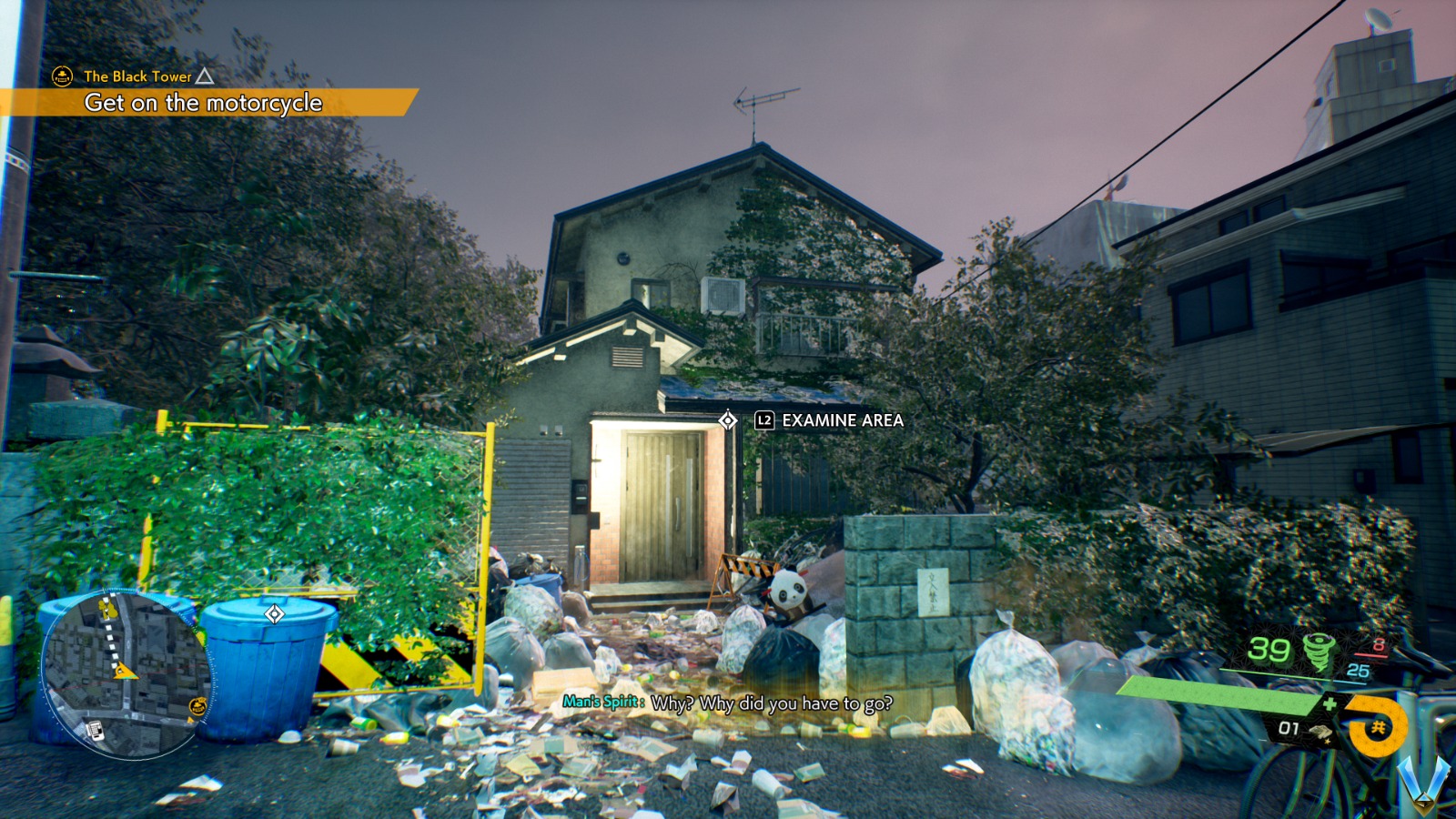Click the money bundle icon near the 01 counter
This screenshot has width=1456, height=819.
pyautogui.click(x=1321, y=732)
